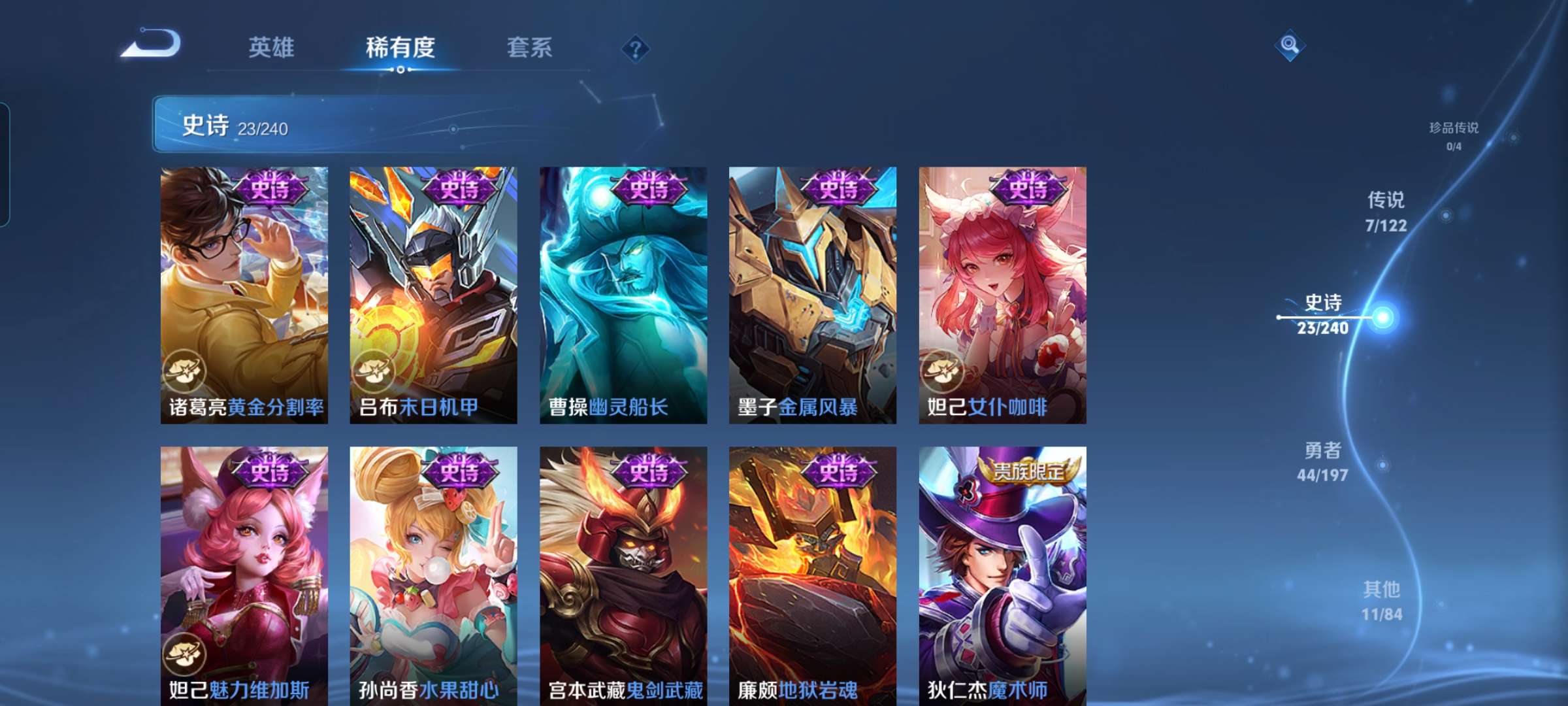Click the question mark help icon

click(636, 49)
